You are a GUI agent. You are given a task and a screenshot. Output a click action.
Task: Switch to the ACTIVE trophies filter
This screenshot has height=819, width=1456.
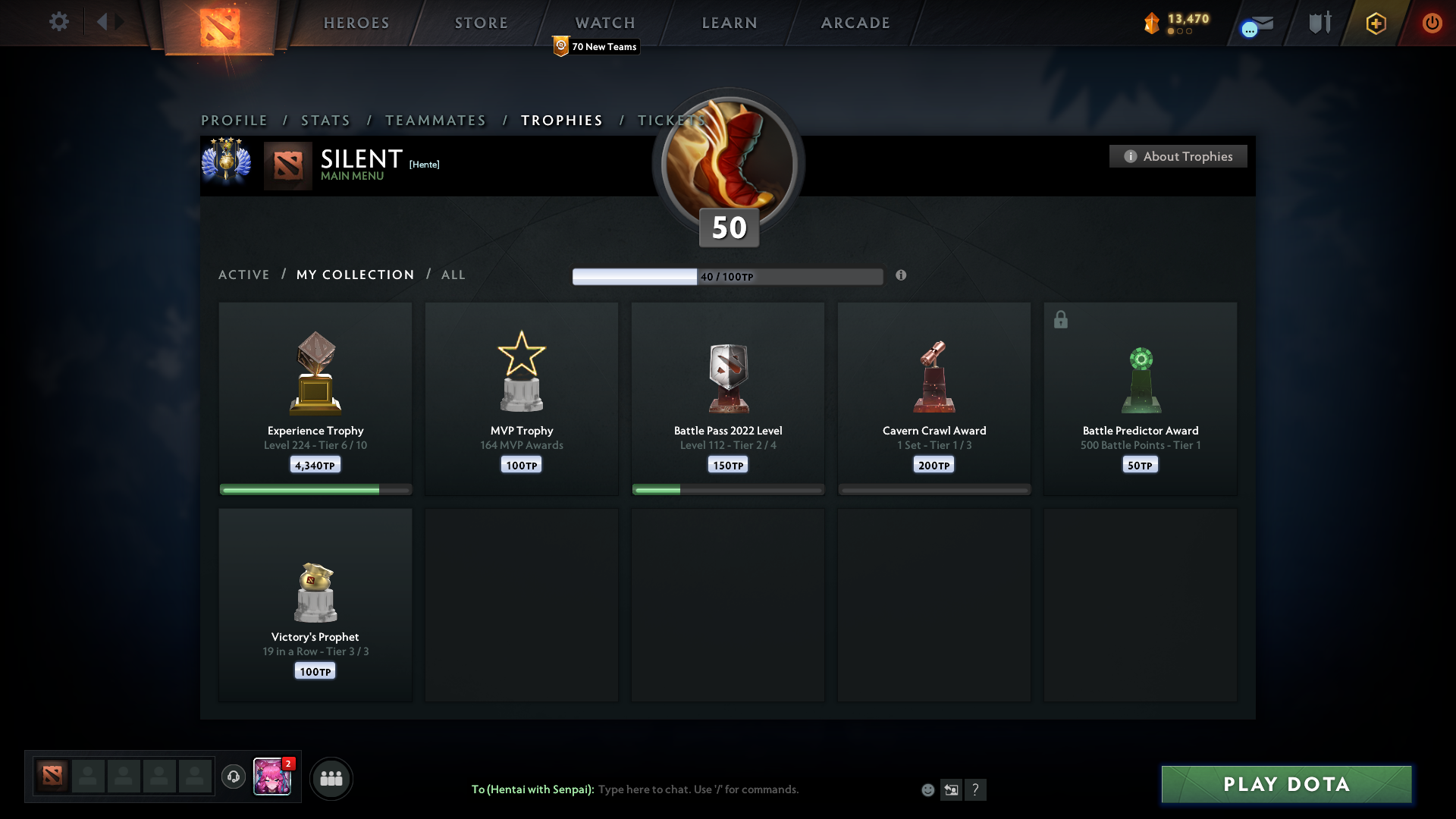pyautogui.click(x=244, y=275)
